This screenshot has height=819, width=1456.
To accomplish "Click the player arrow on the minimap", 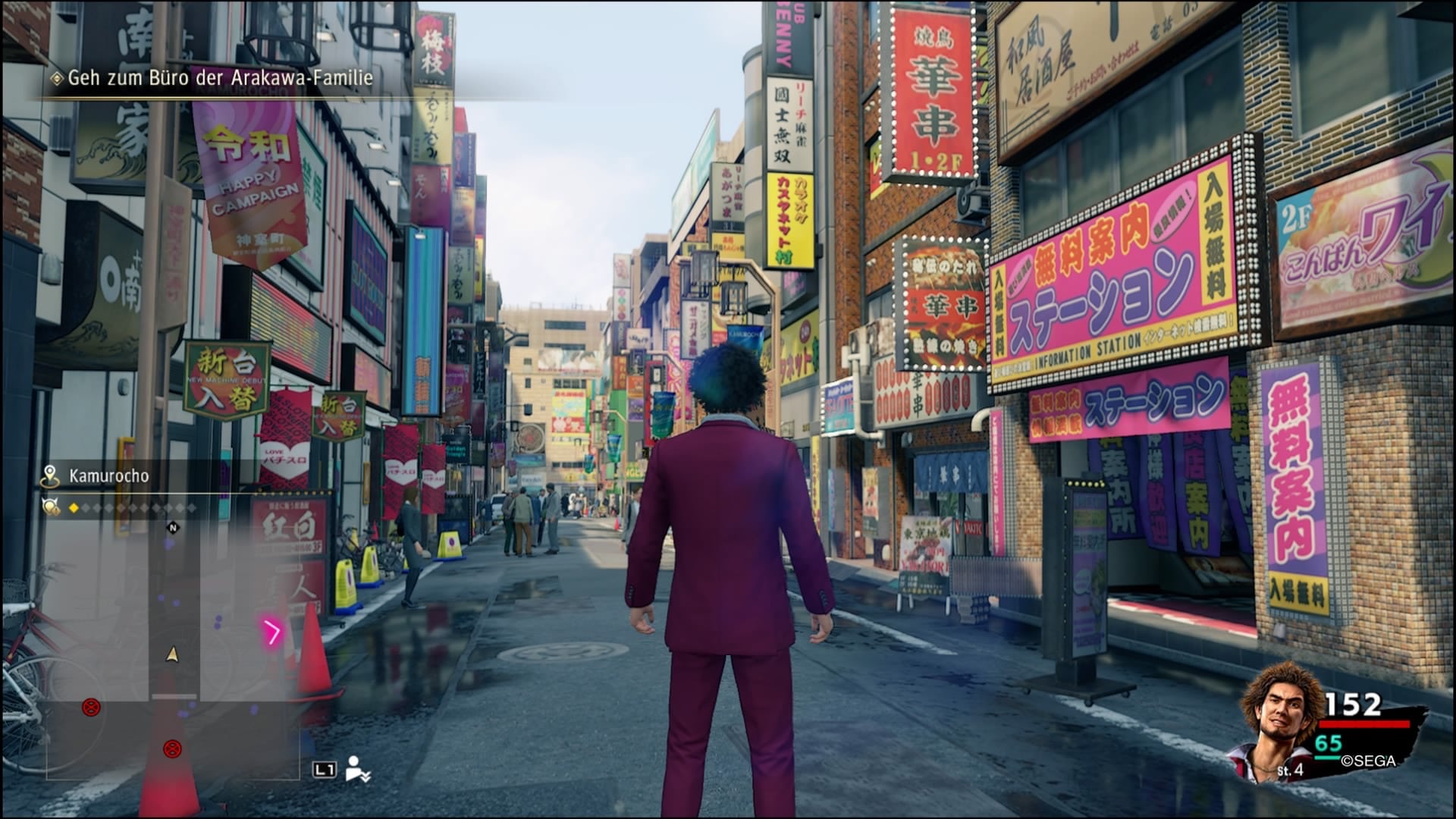I will coord(173,654).
